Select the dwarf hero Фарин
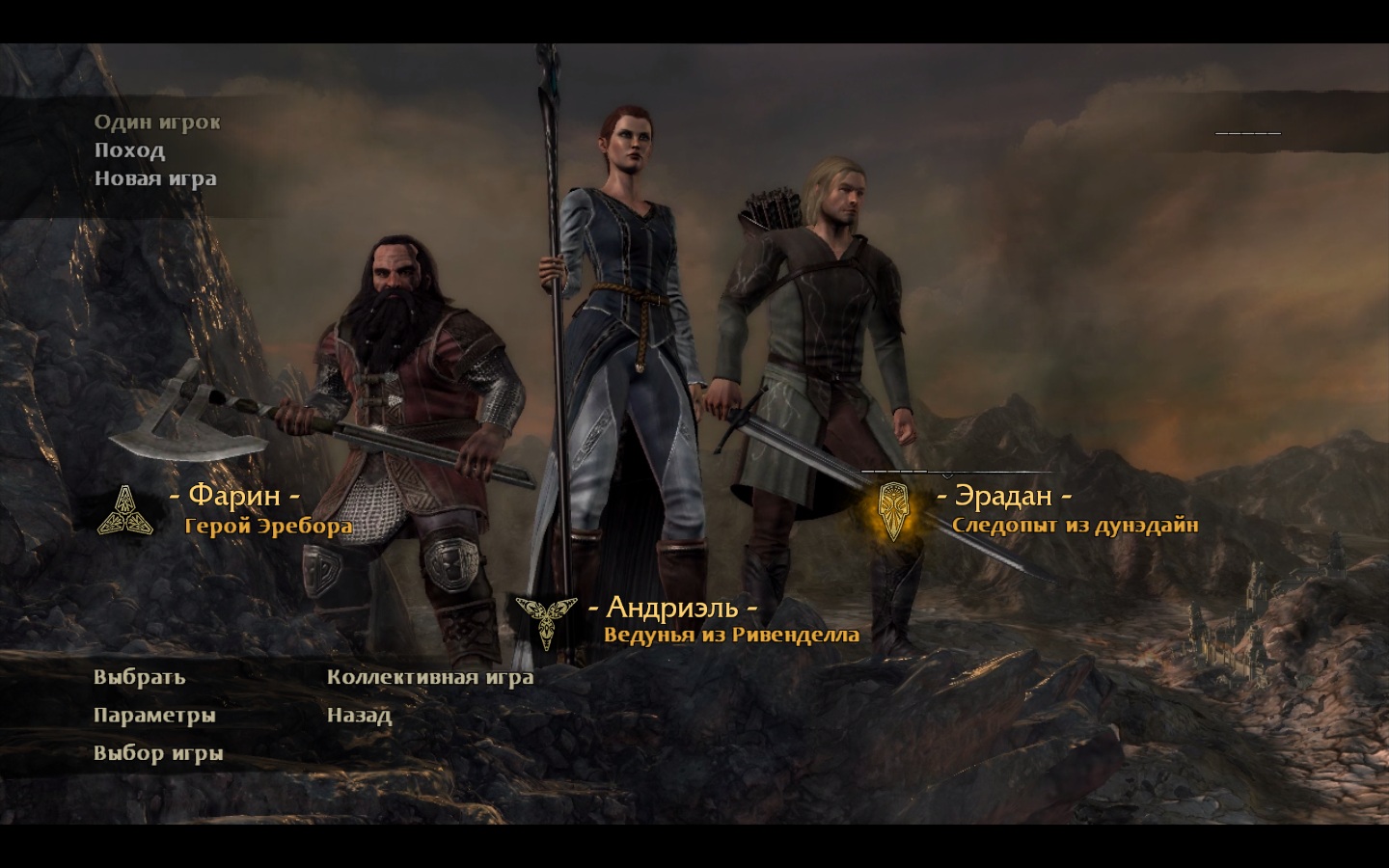 pos(234,496)
